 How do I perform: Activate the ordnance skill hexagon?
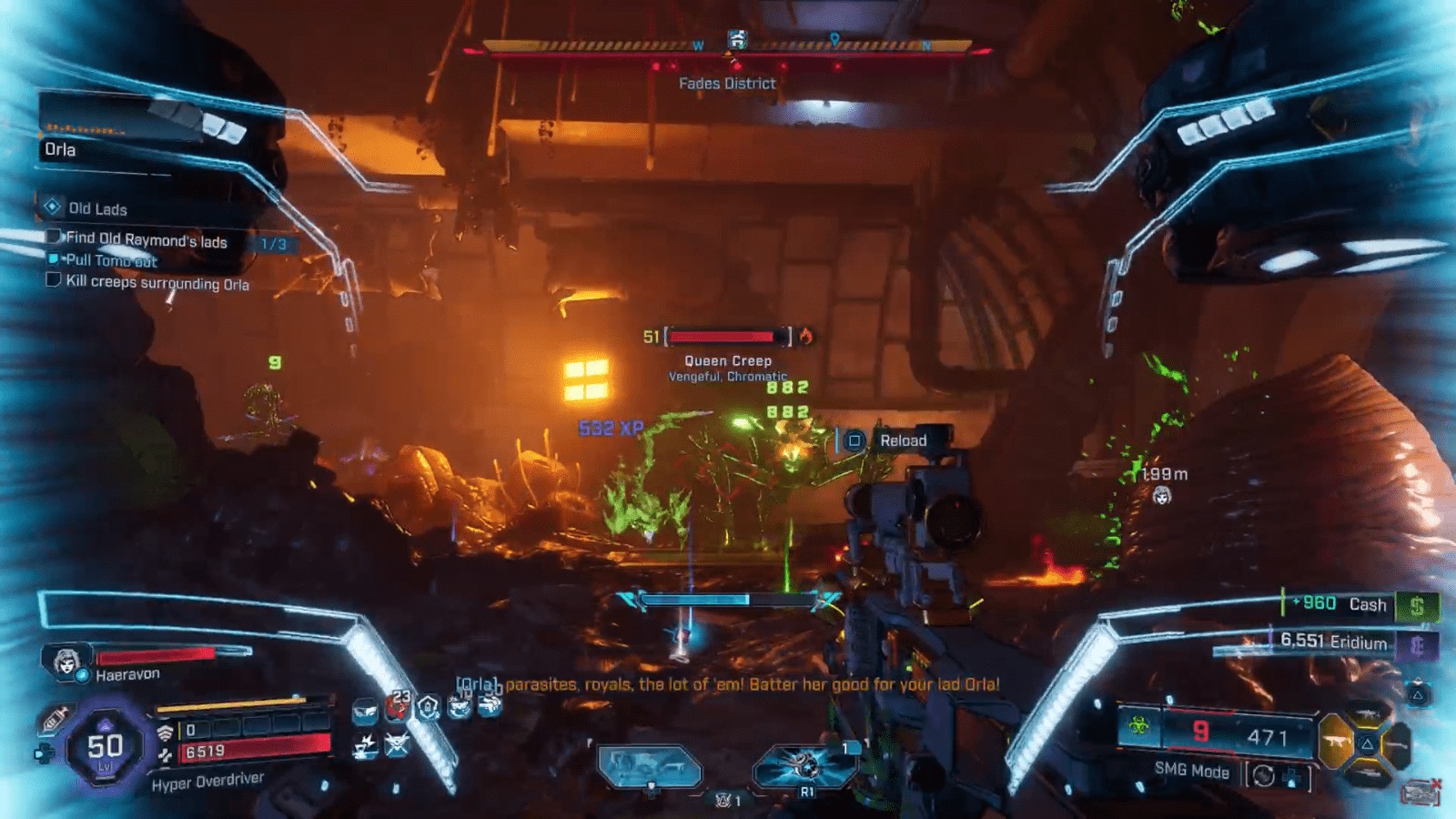tap(805, 766)
